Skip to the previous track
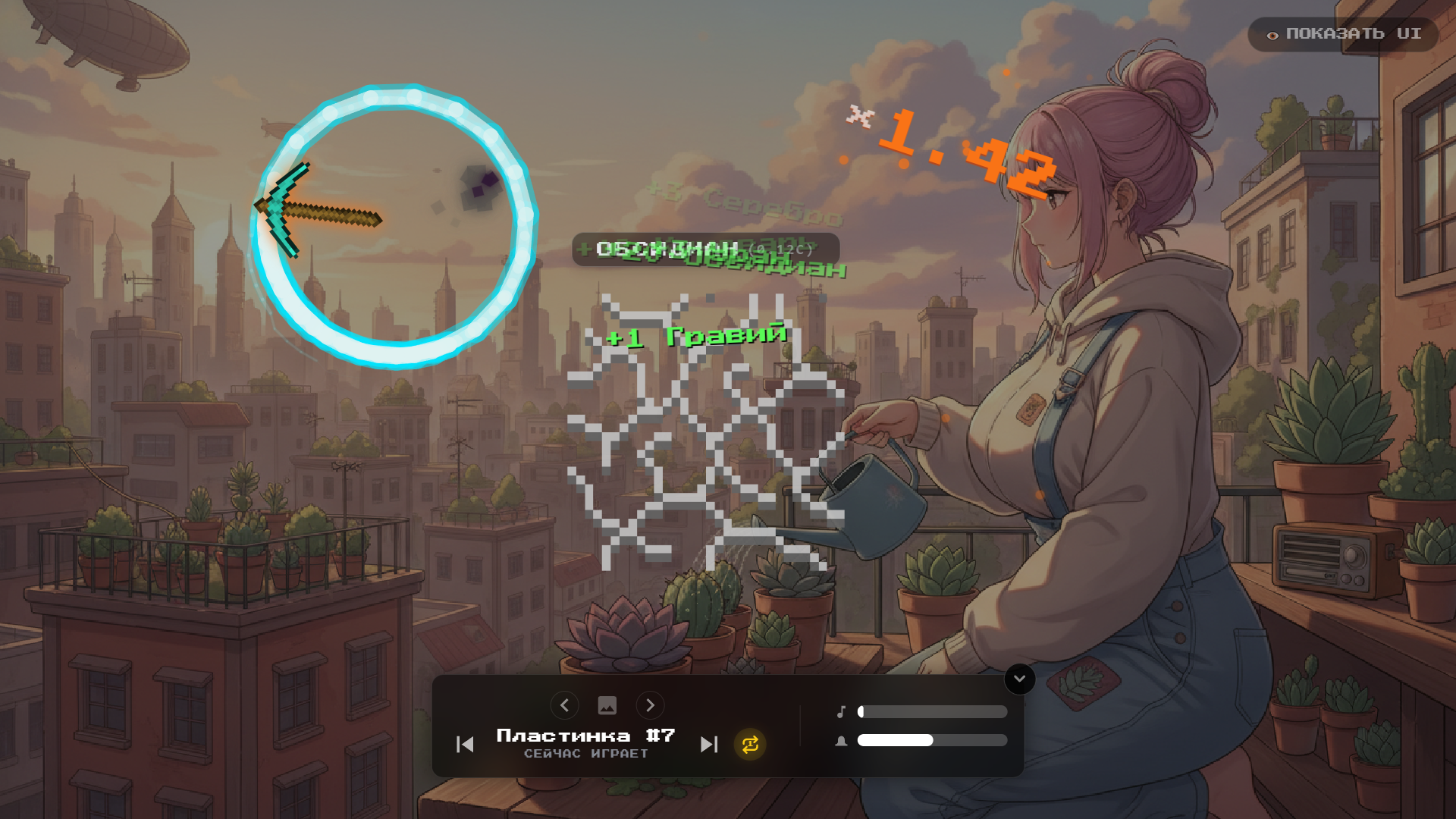1456x819 pixels. tap(464, 745)
